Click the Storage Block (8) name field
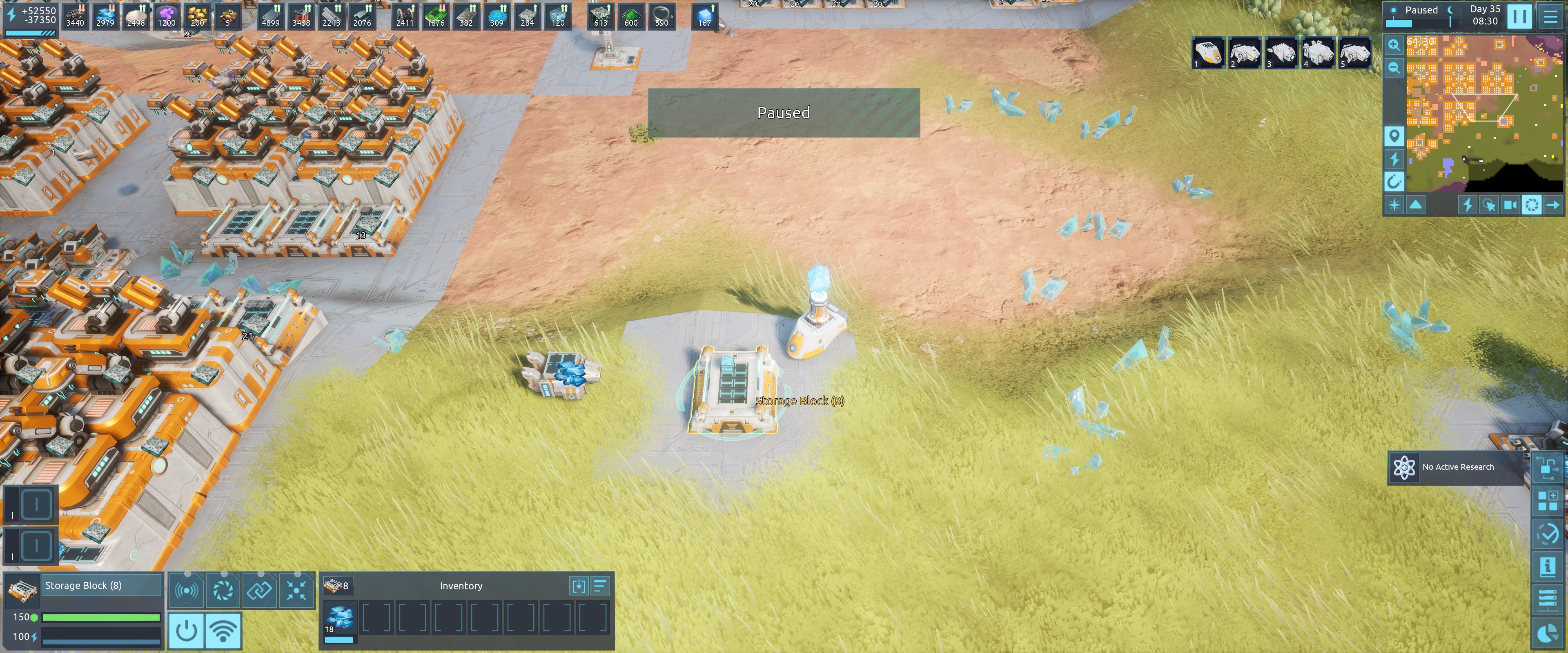Viewport: 1568px width, 653px height. (x=101, y=585)
